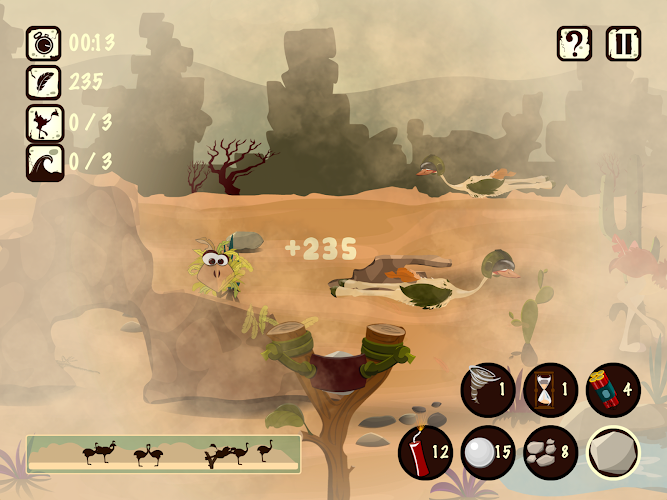Screen dimensions: 667x500
Task: Pick the white ball ammo
Action: point(488,452)
